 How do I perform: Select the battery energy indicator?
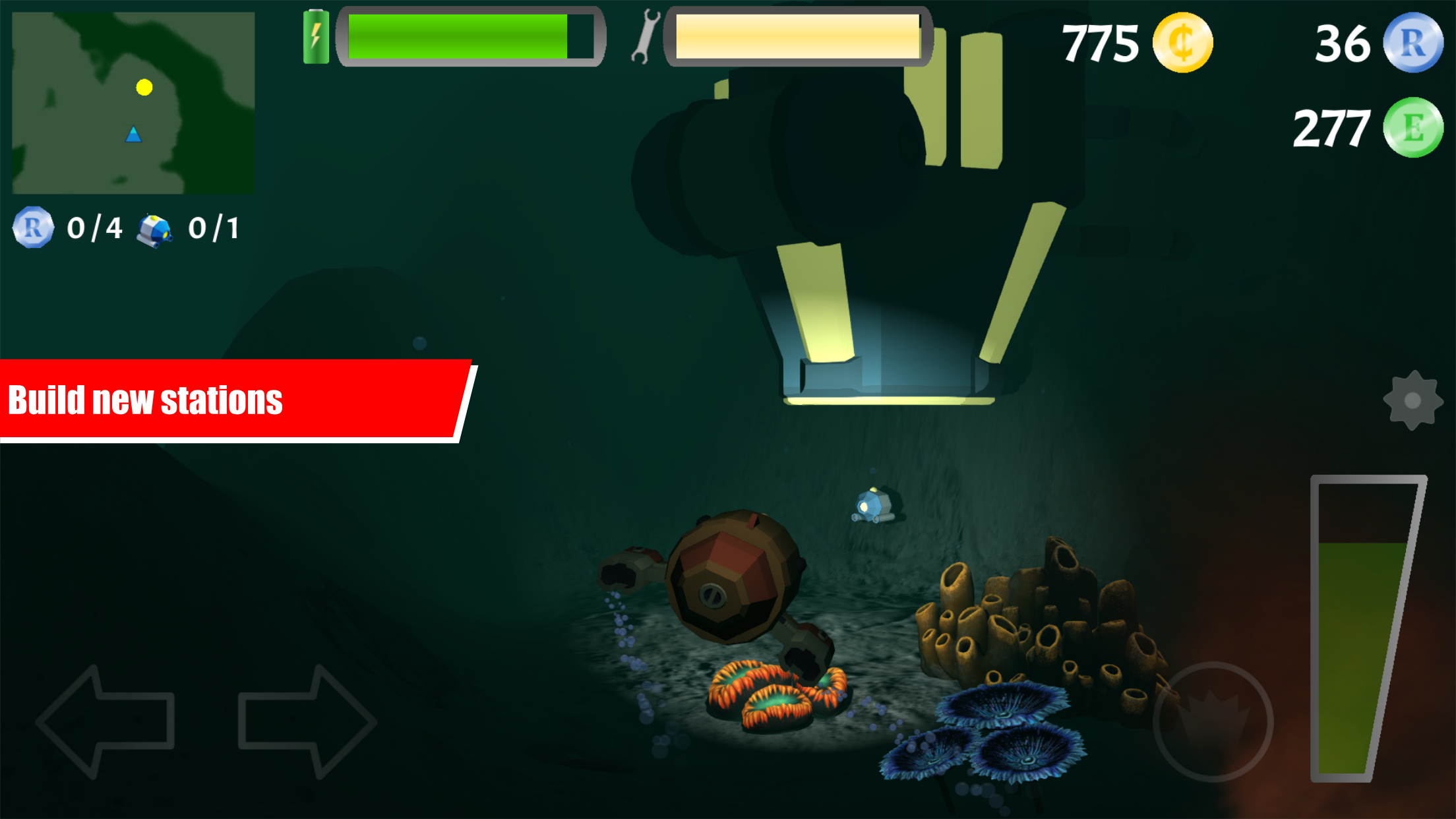[x=316, y=36]
